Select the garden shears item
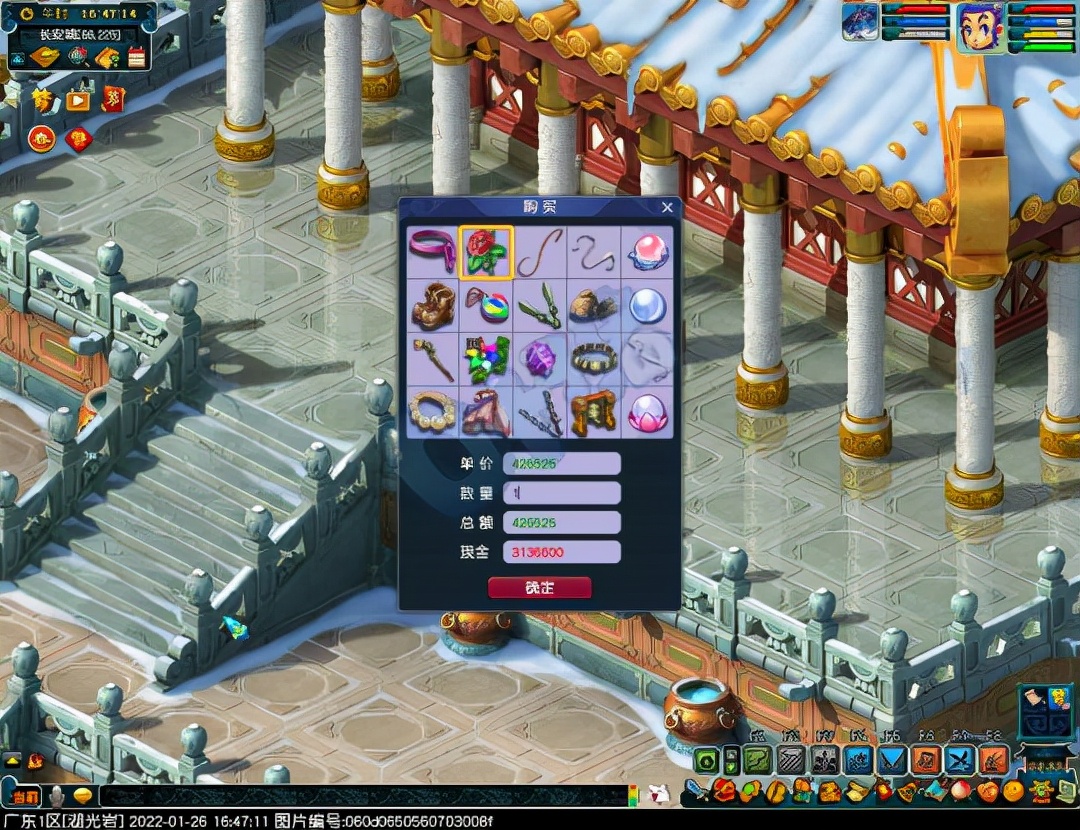The image size is (1080, 830). 540,305
